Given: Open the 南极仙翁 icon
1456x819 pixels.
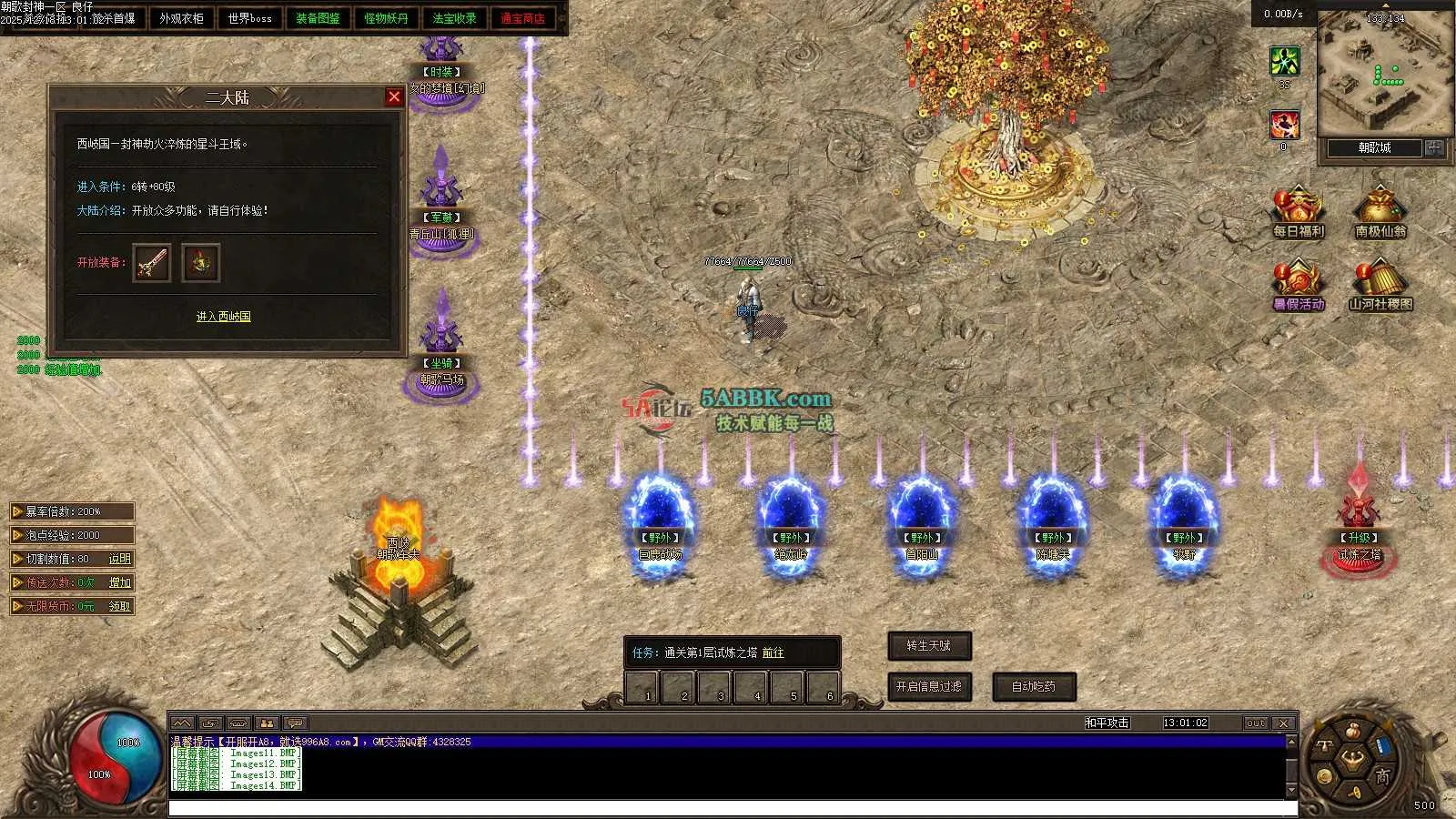Looking at the screenshot, I should click(x=1380, y=213).
